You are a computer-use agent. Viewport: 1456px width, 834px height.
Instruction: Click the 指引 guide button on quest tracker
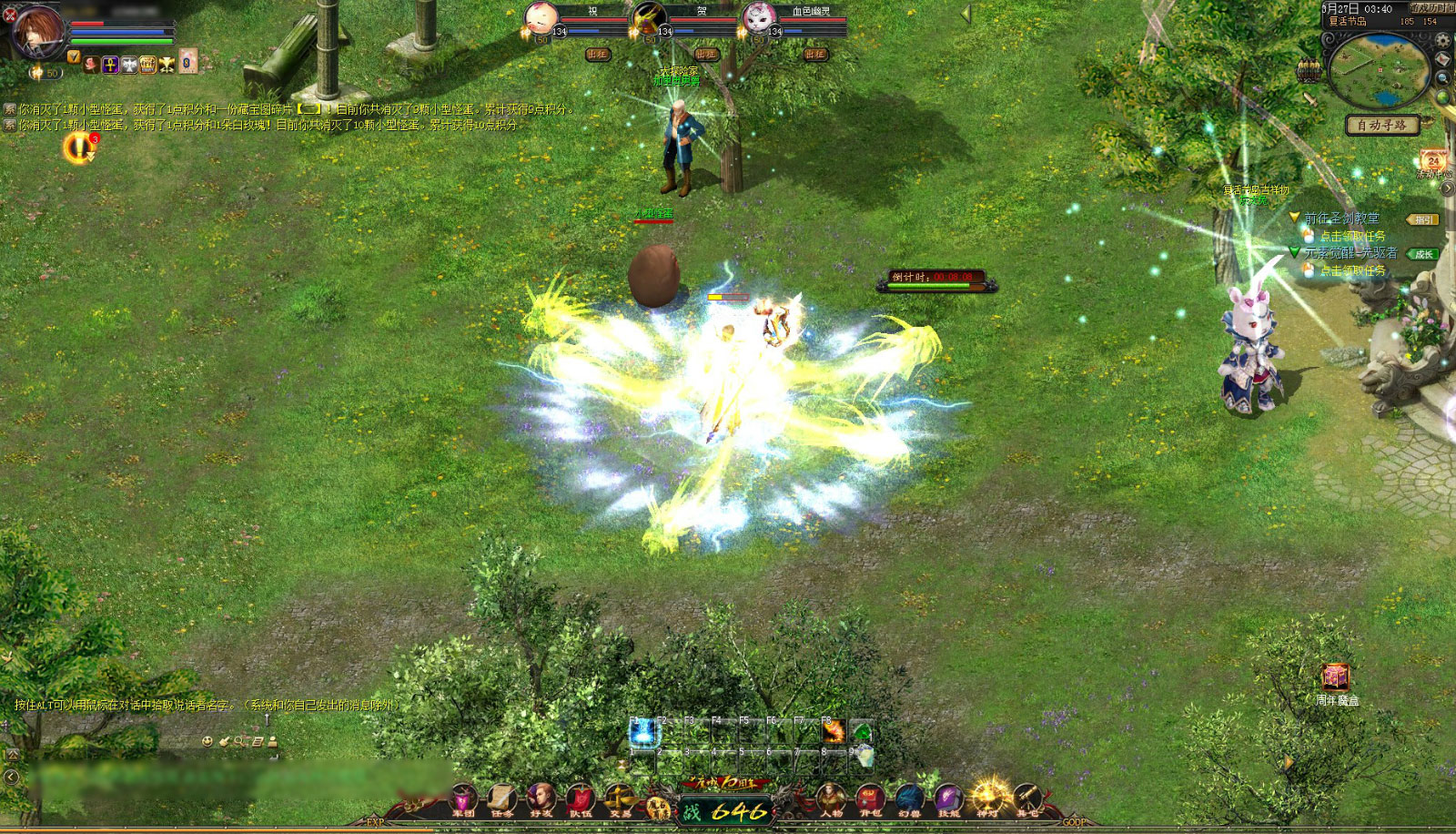1421,219
